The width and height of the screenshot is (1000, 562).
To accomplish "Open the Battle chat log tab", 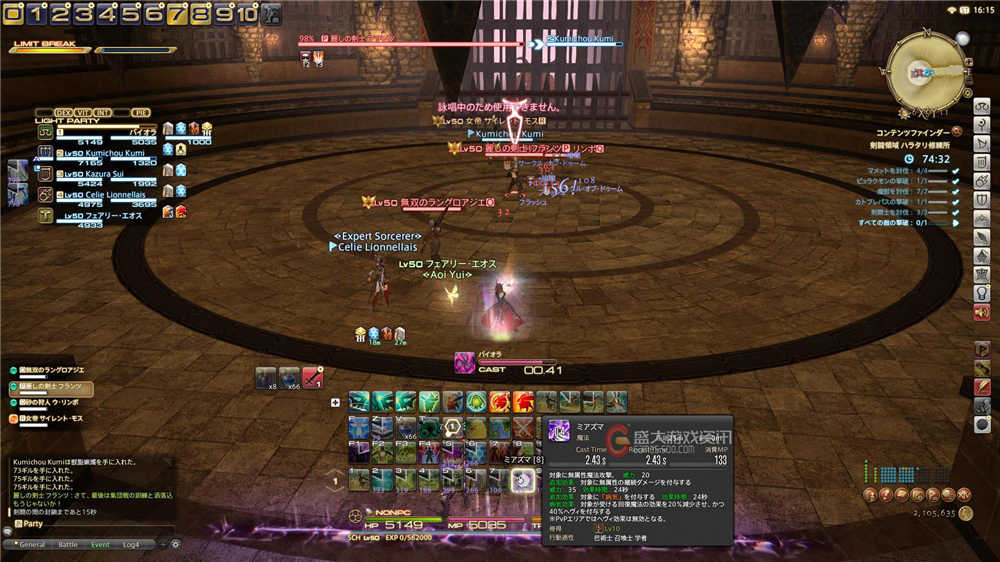I will coord(67,544).
